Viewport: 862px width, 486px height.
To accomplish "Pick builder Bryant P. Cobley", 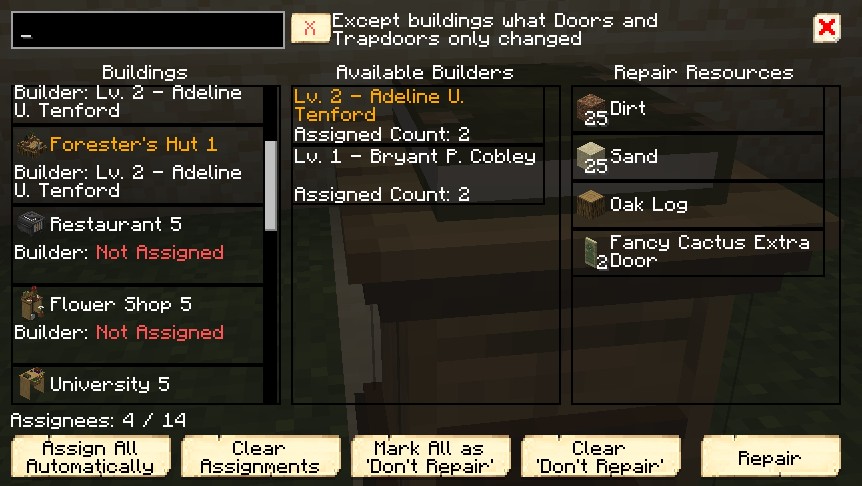I will point(419,175).
